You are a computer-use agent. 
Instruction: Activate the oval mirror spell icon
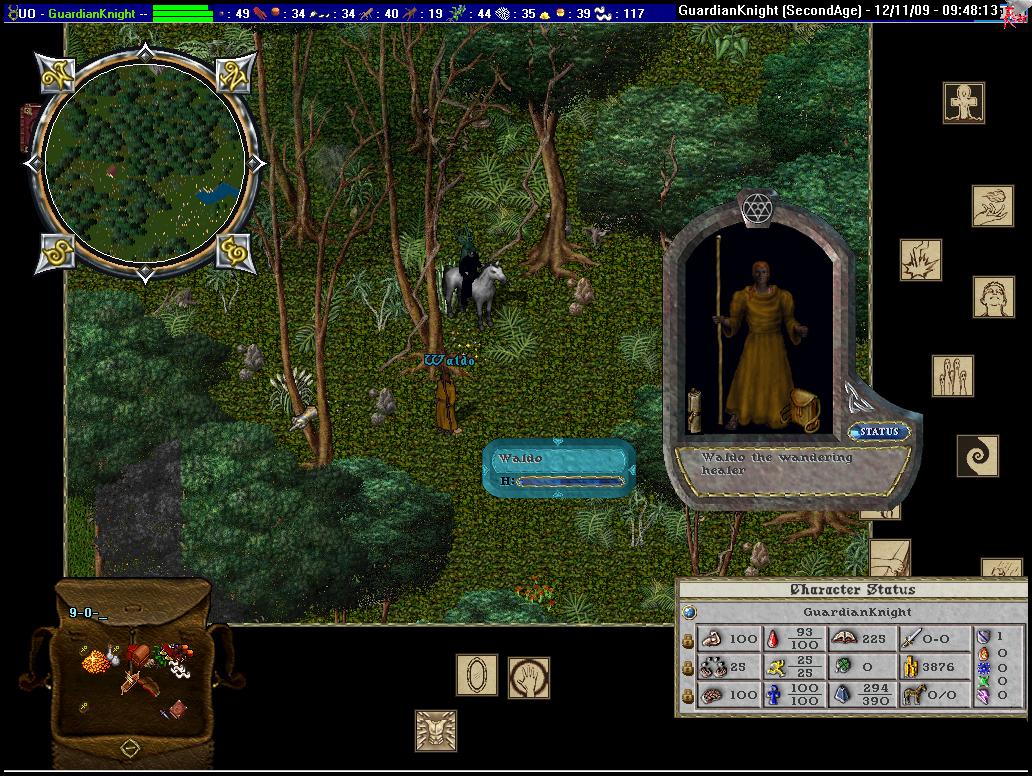[477, 675]
